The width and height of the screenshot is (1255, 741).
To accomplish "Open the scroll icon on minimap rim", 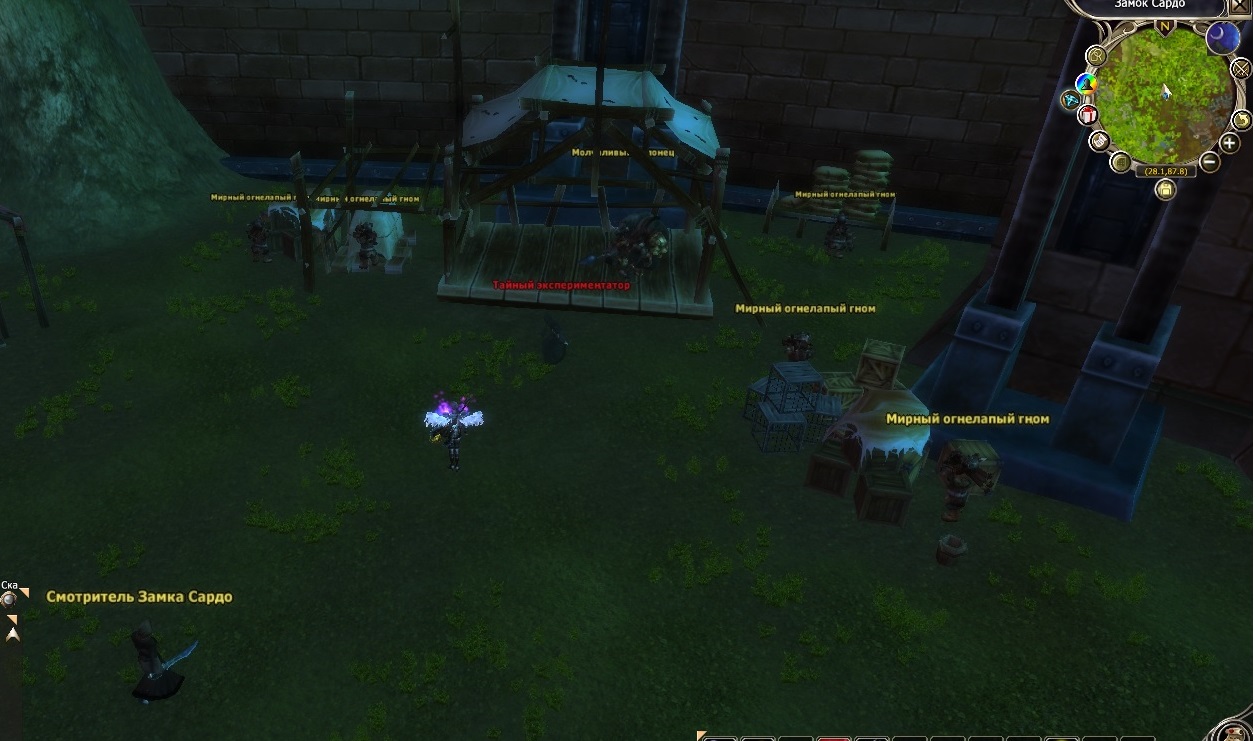I will [1100, 140].
